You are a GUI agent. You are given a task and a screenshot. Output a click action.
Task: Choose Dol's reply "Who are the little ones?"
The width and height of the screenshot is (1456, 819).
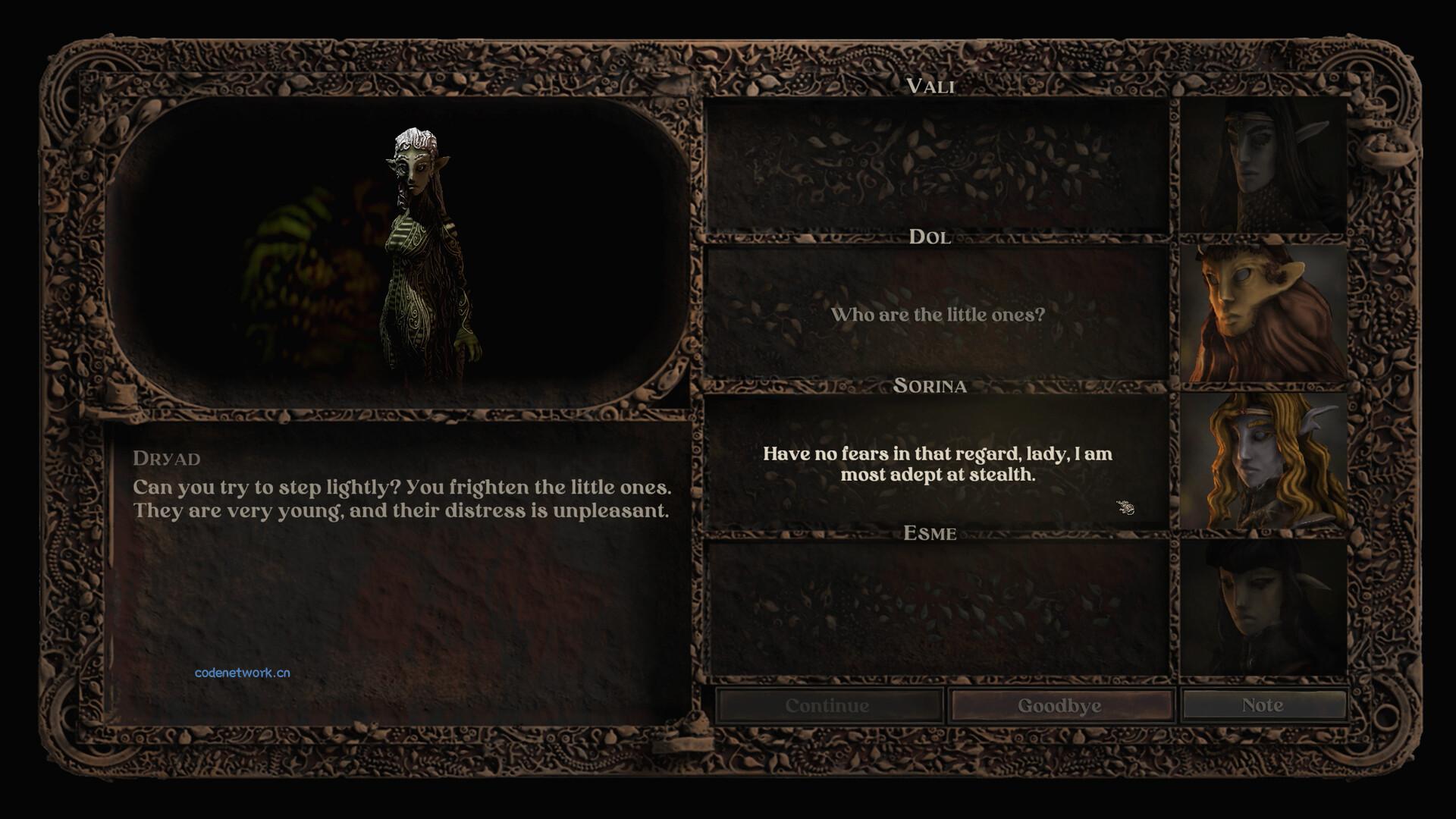click(937, 315)
